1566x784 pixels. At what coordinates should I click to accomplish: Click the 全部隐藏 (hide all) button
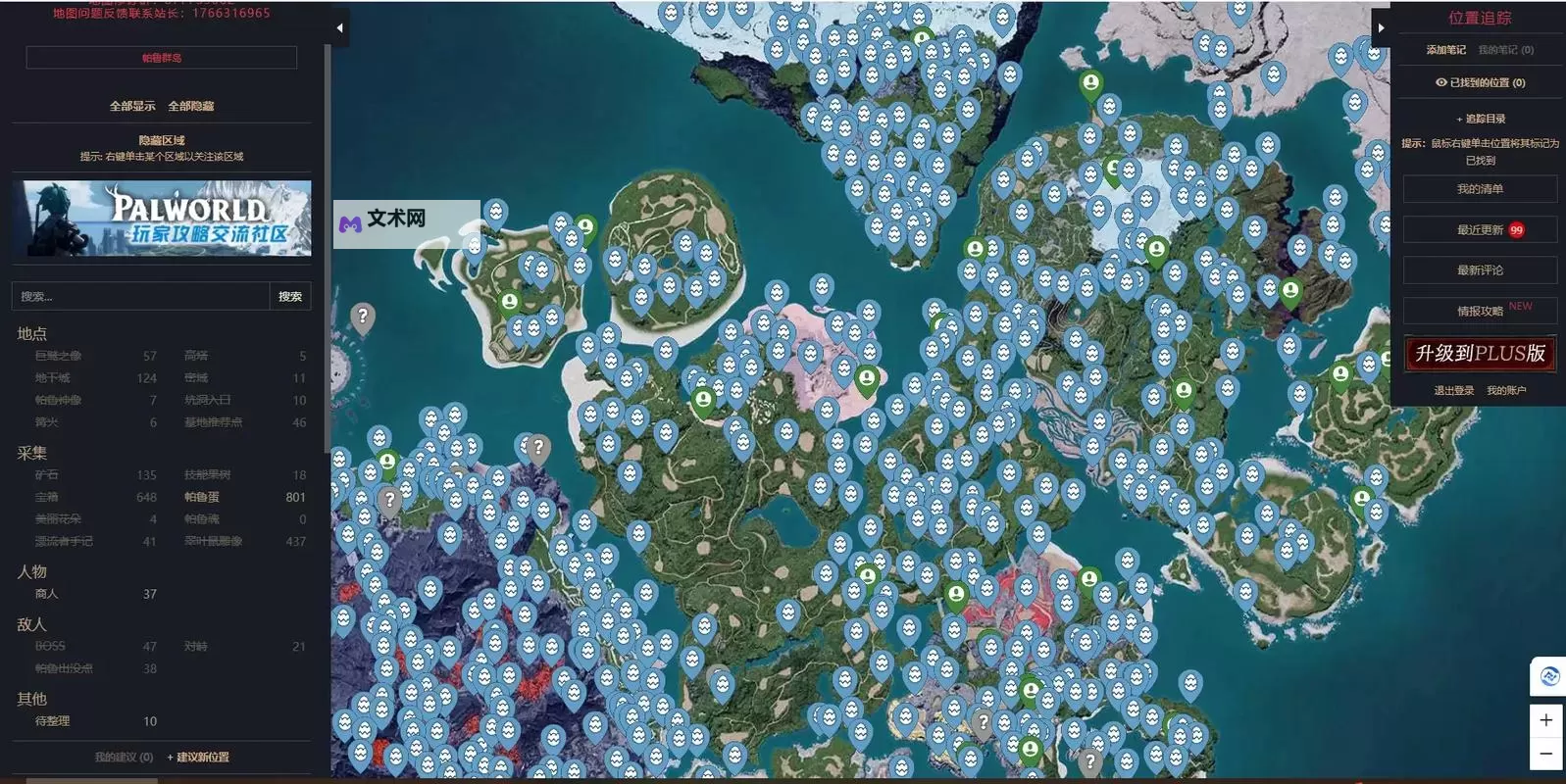click(x=191, y=106)
